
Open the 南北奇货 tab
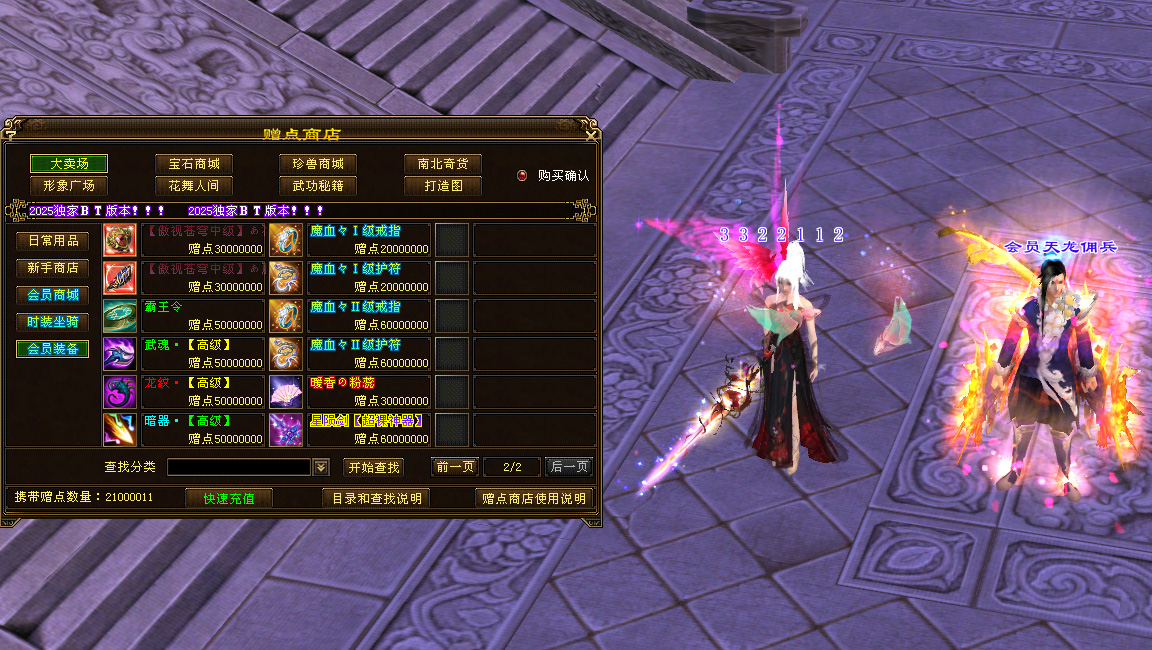[443, 163]
